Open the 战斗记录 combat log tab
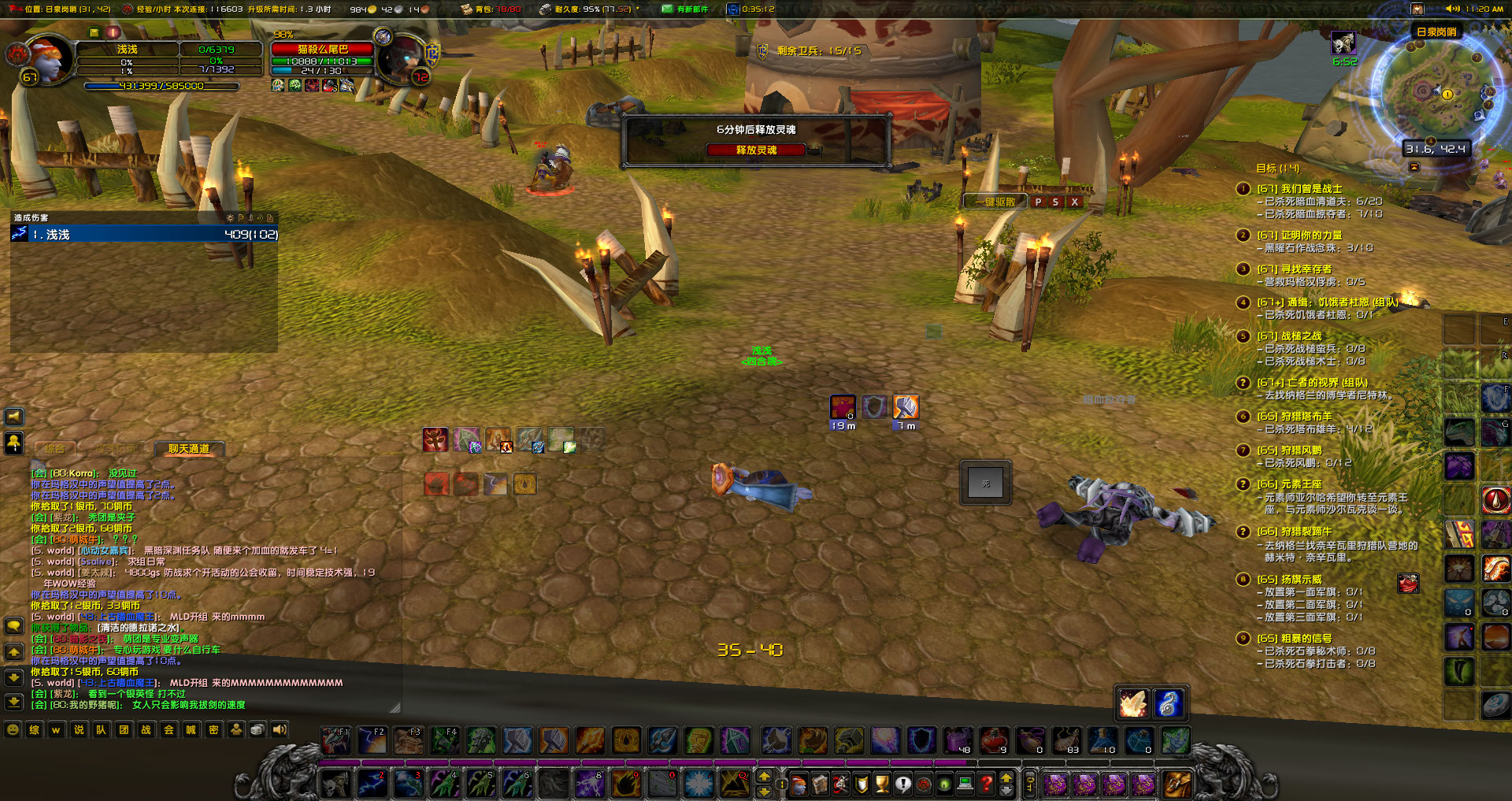1512x801 pixels. tap(118, 449)
